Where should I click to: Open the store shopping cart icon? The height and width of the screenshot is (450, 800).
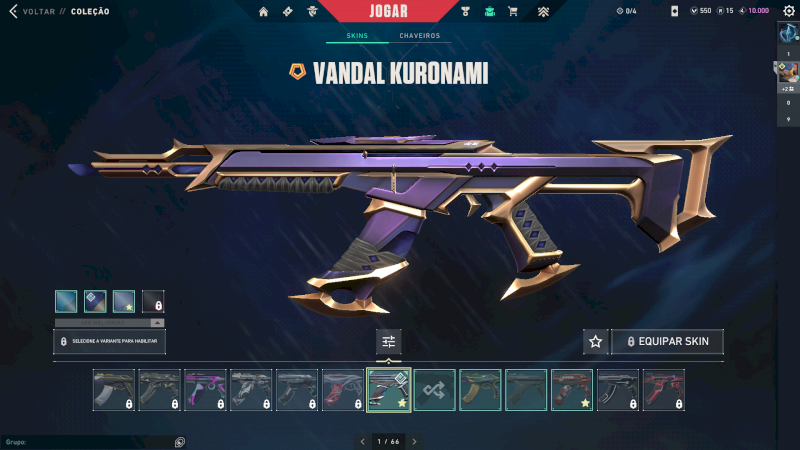point(513,12)
